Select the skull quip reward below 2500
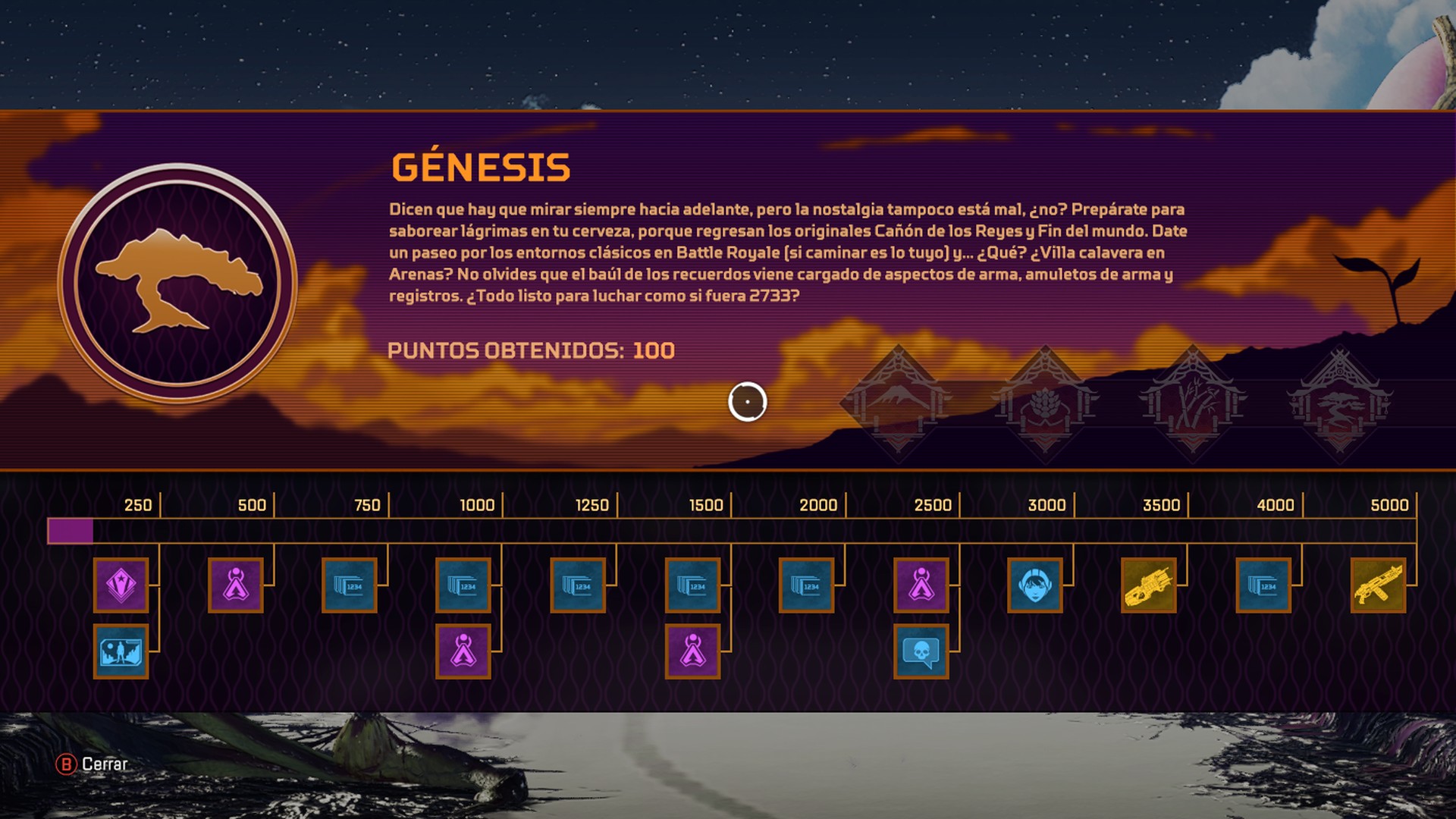This screenshot has width=1456, height=819. 921,652
